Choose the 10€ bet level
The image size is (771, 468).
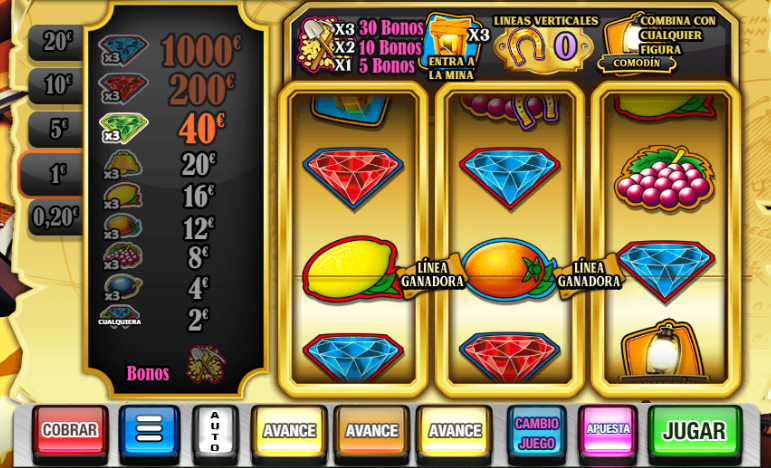point(57,86)
